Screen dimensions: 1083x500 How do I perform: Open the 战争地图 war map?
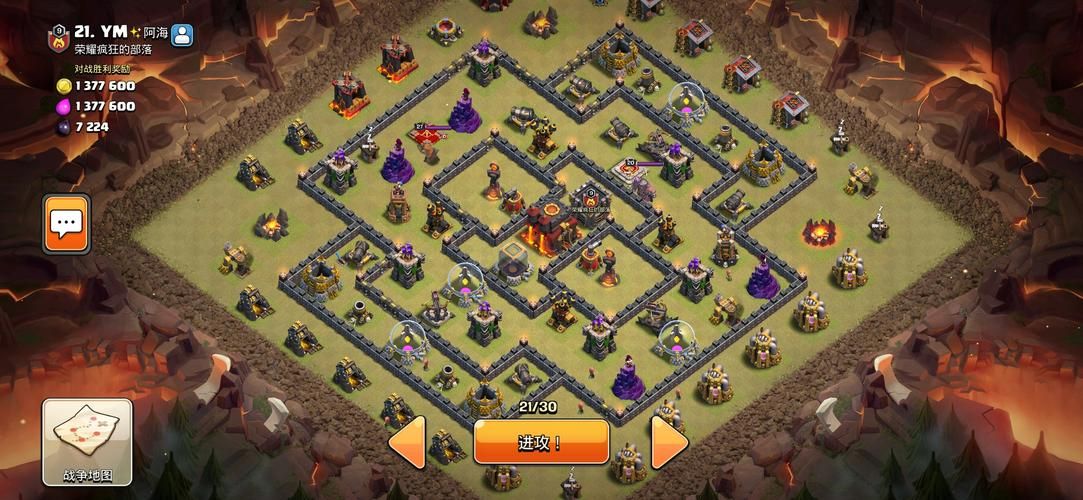click(x=87, y=441)
